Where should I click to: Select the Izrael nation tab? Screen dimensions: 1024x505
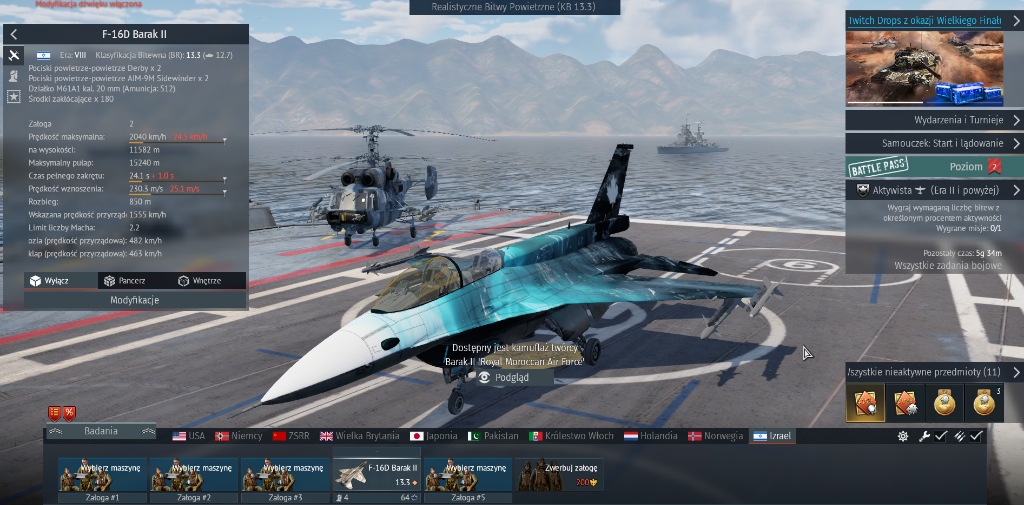pyautogui.click(x=771, y=436)
